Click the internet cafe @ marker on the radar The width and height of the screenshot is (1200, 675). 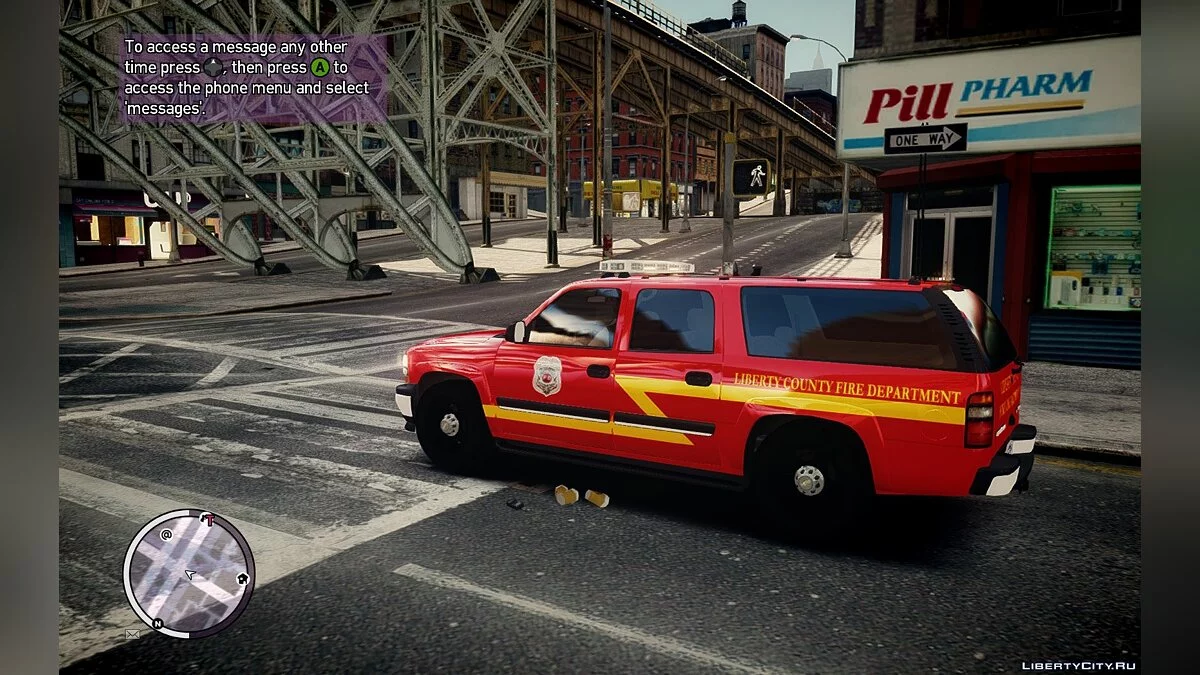coord(166,534)
